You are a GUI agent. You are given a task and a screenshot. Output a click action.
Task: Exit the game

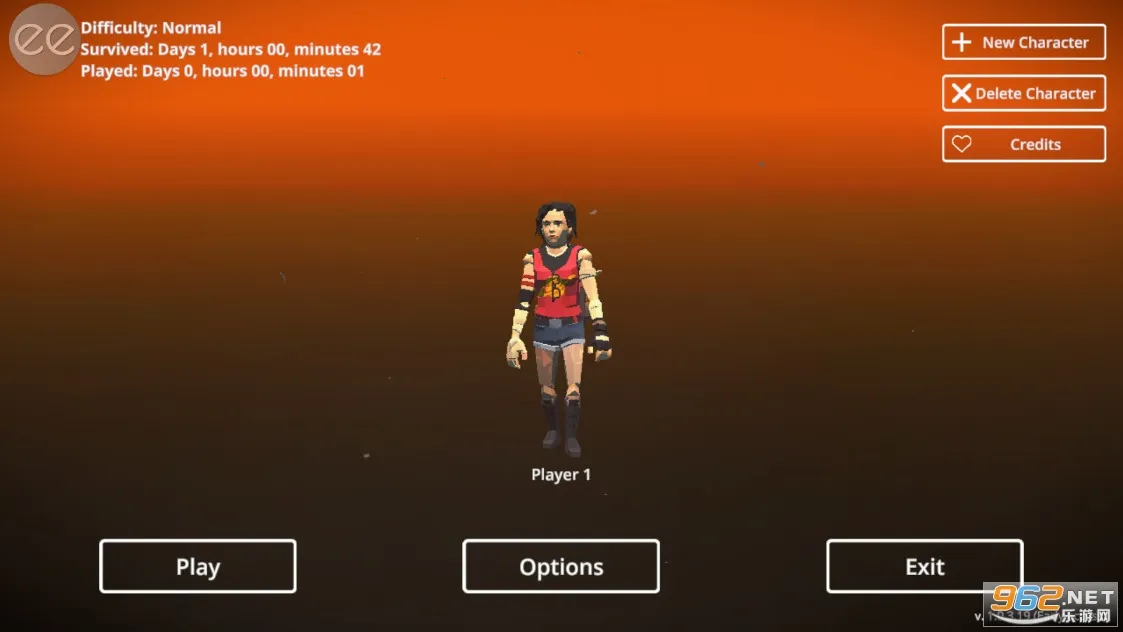pyautogui.click(x=924, y=566)
